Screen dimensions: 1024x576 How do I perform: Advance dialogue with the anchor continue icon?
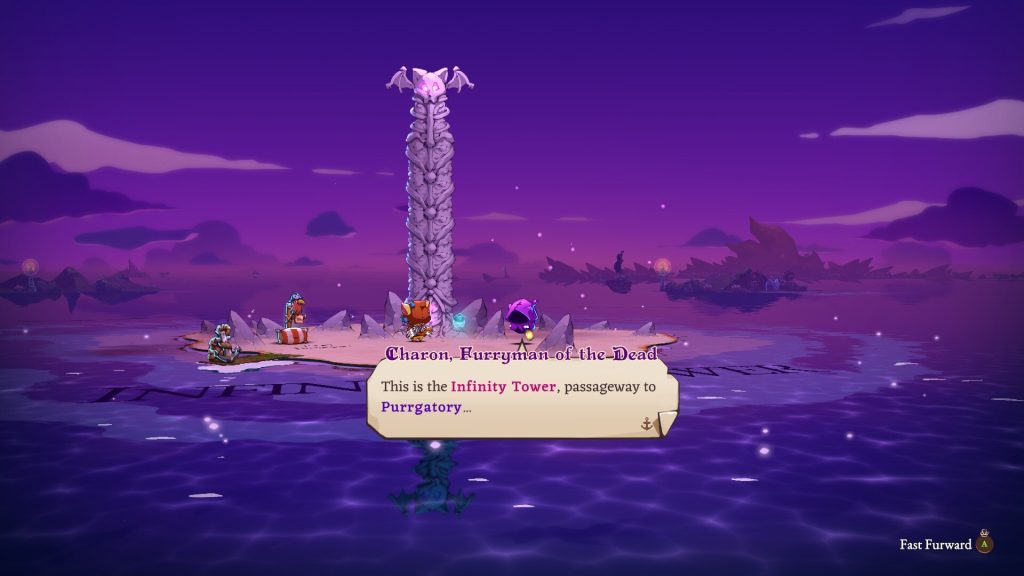pyautogui.click(x=647, y=423)
